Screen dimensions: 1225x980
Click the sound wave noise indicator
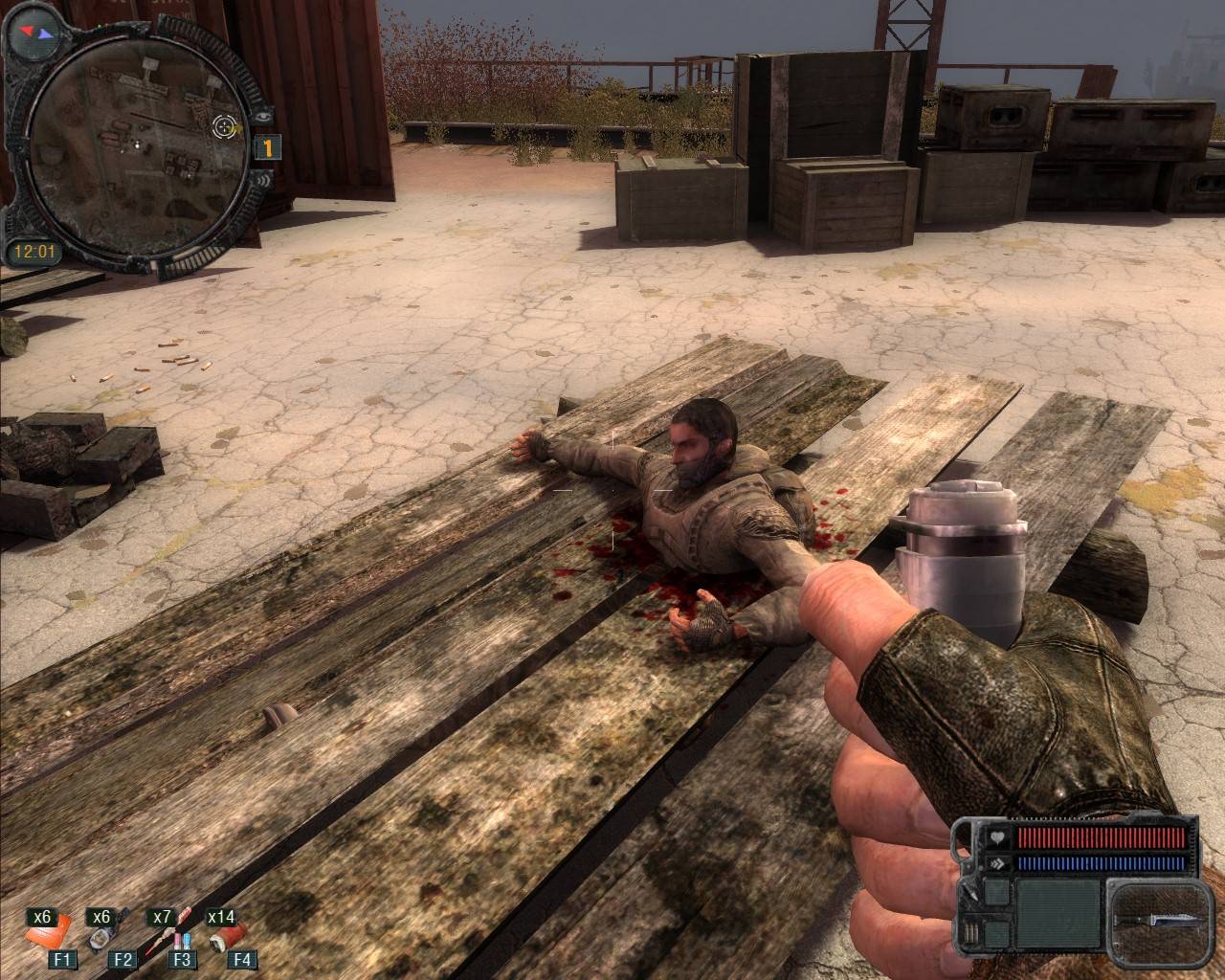click(261, 180)
